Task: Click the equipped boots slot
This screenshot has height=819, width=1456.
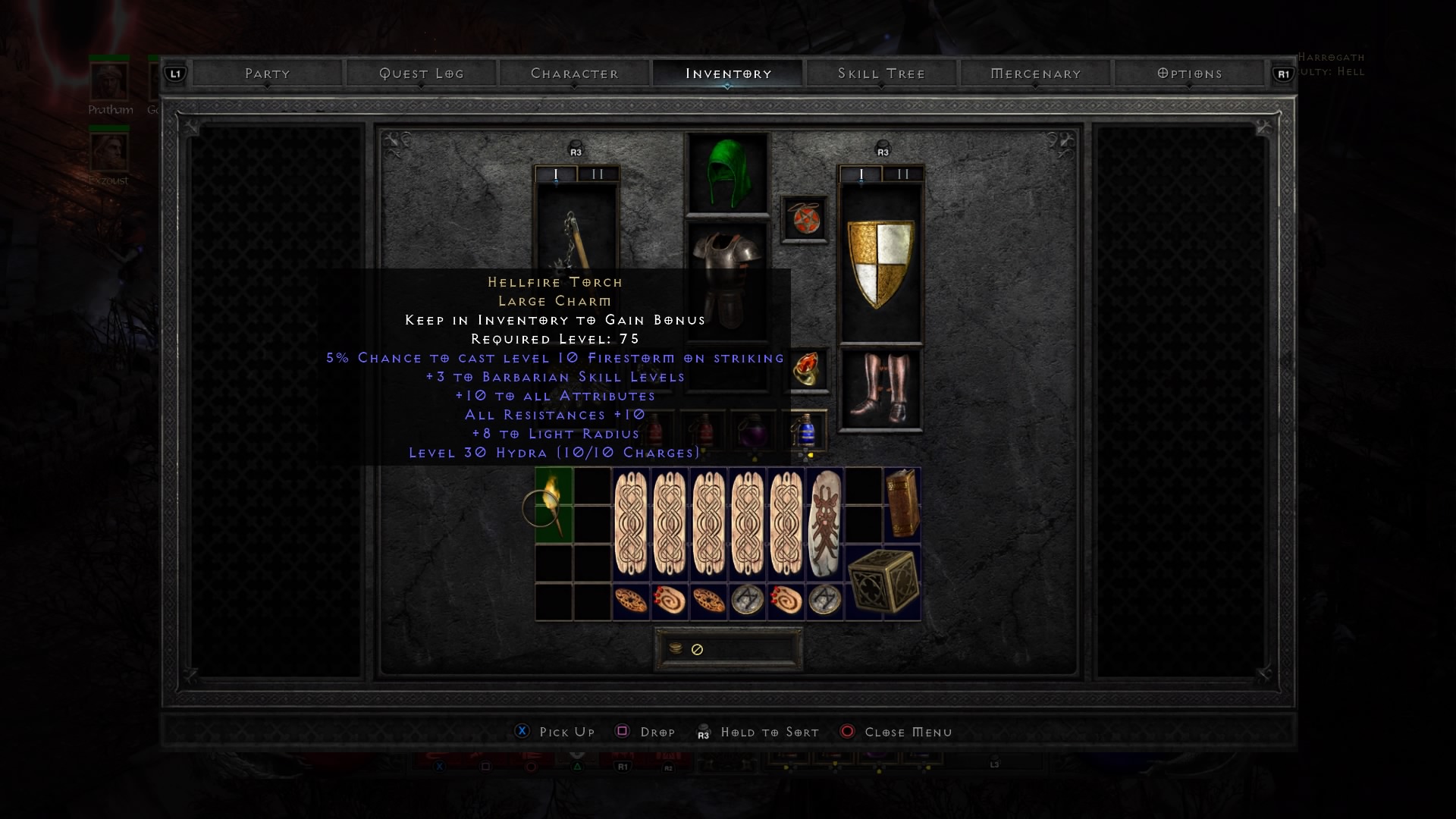Action: coord(880,388)
